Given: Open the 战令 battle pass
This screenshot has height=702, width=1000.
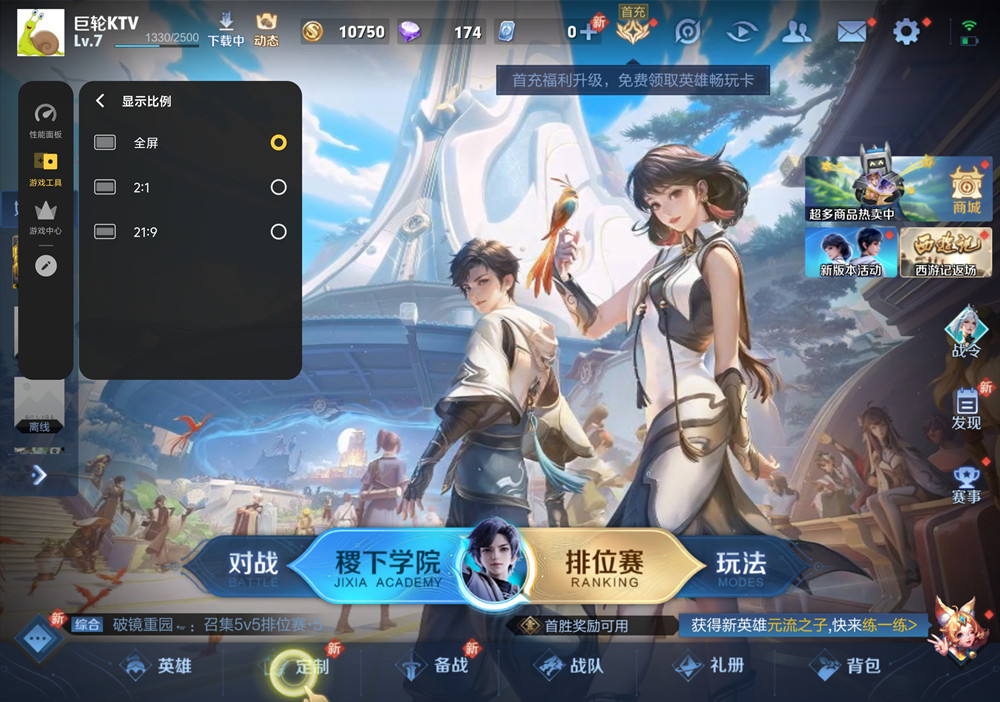Looking at the screenshot, I should 966,332.
